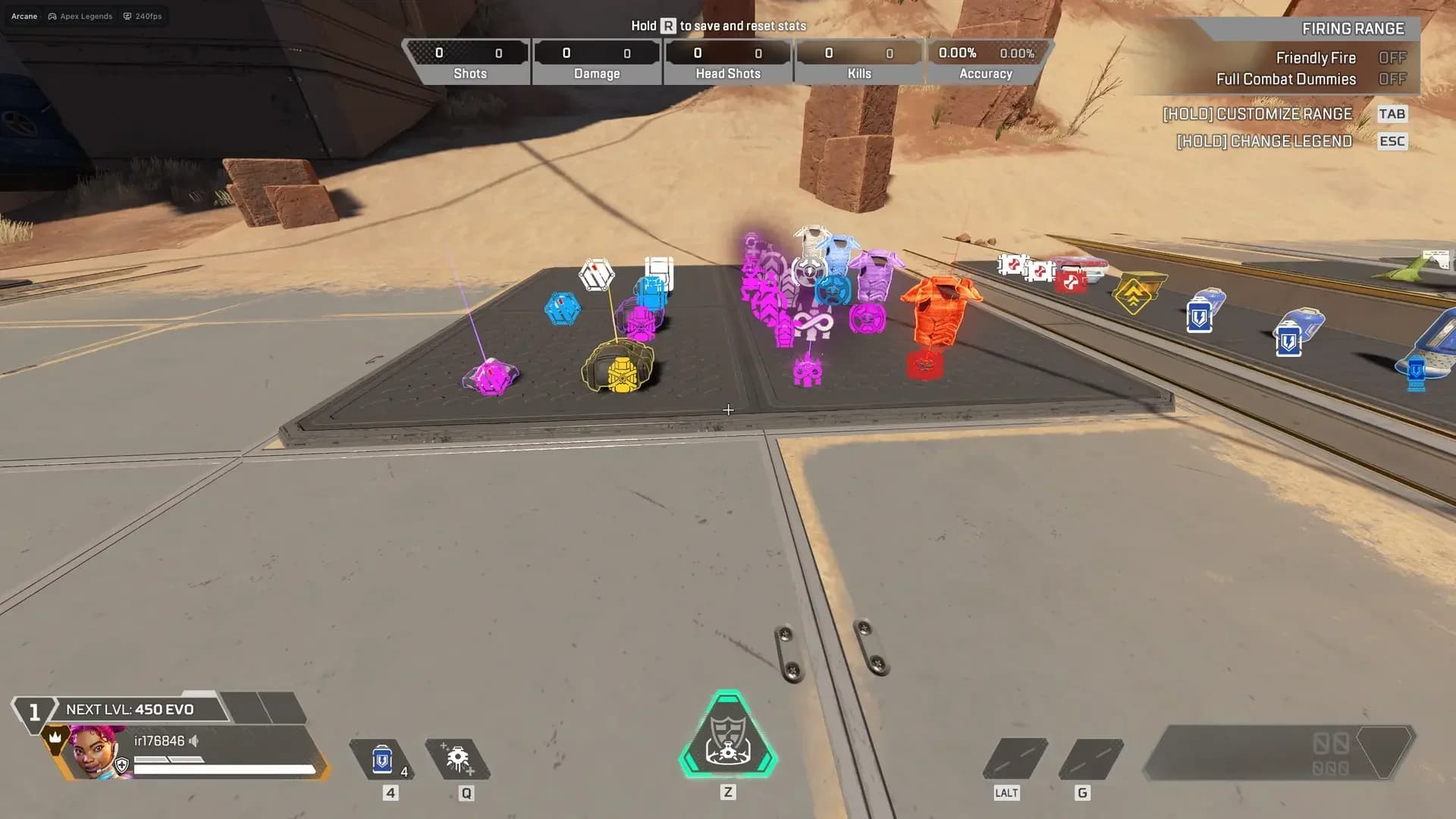Viewport: 1456px width, 819px height.
Task: Click the [HOLD] CUSTOMIZE RANGE prompt
Action: coord(1257,114)
